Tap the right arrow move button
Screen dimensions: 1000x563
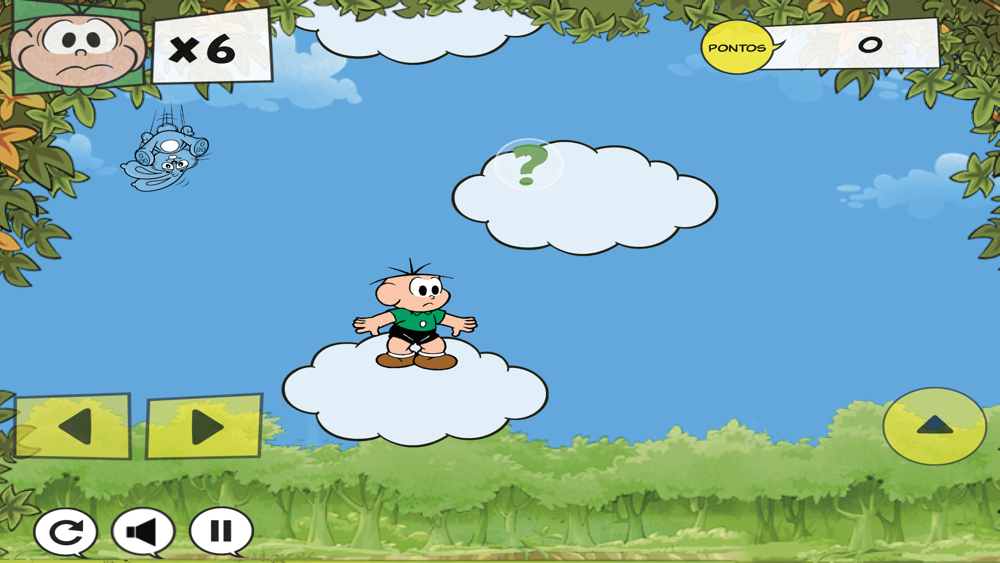204,427
